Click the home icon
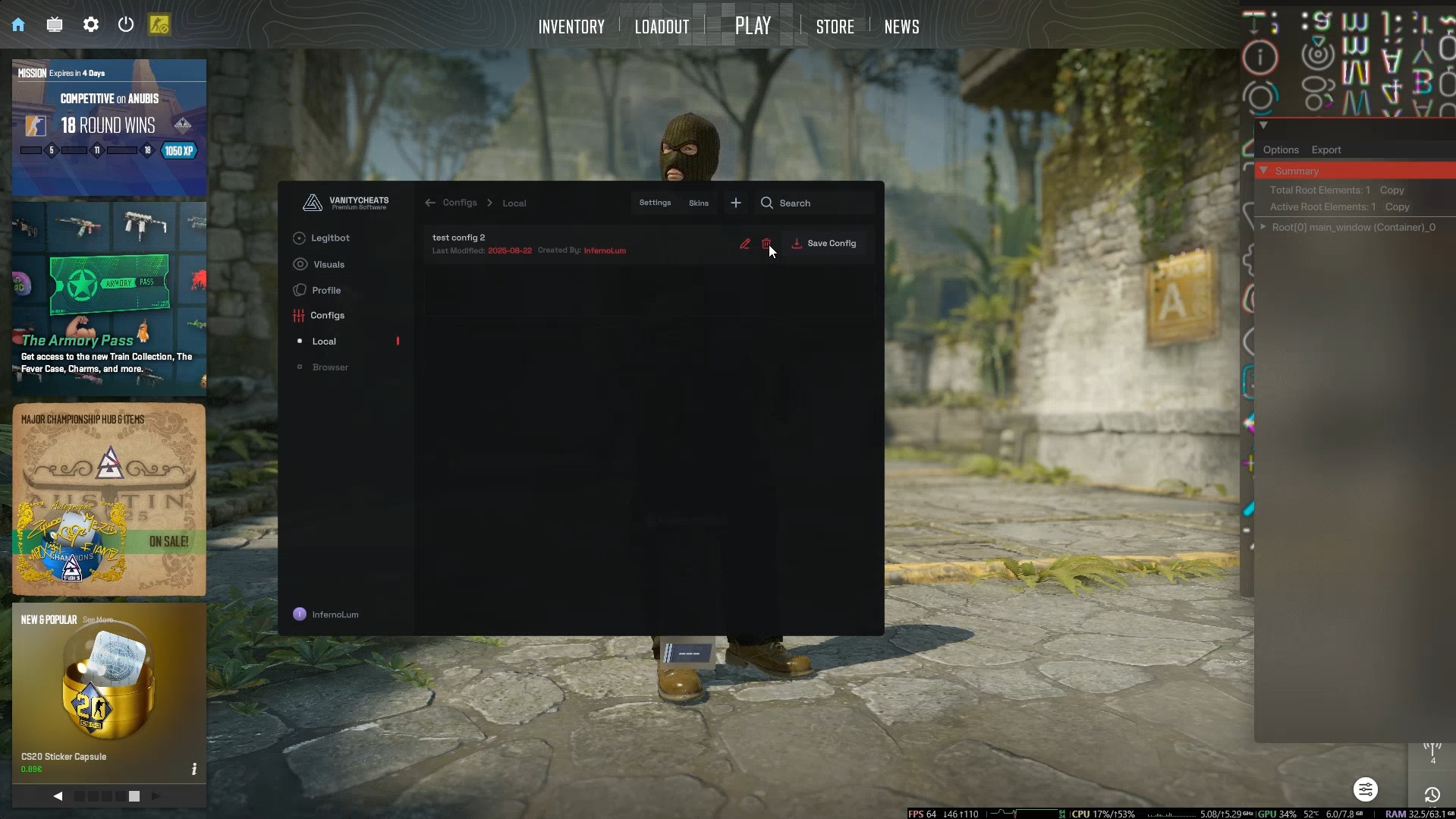 18,25
